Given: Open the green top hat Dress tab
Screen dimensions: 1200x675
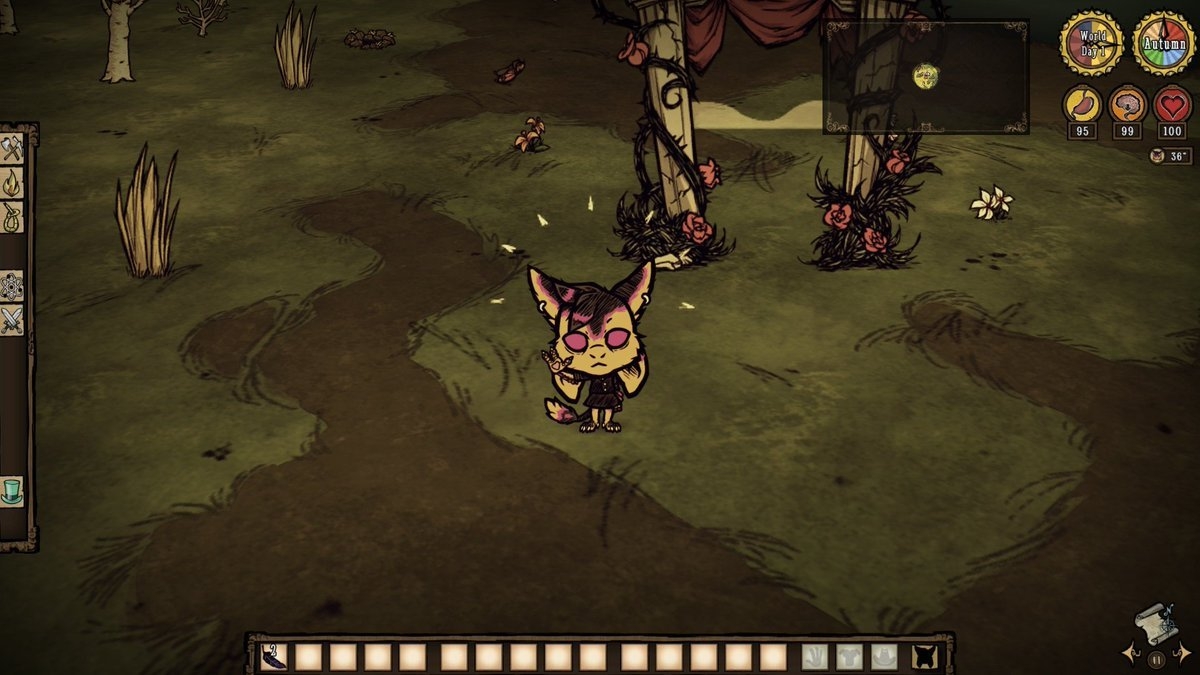Looking at the screenshot, I should 12,491.
